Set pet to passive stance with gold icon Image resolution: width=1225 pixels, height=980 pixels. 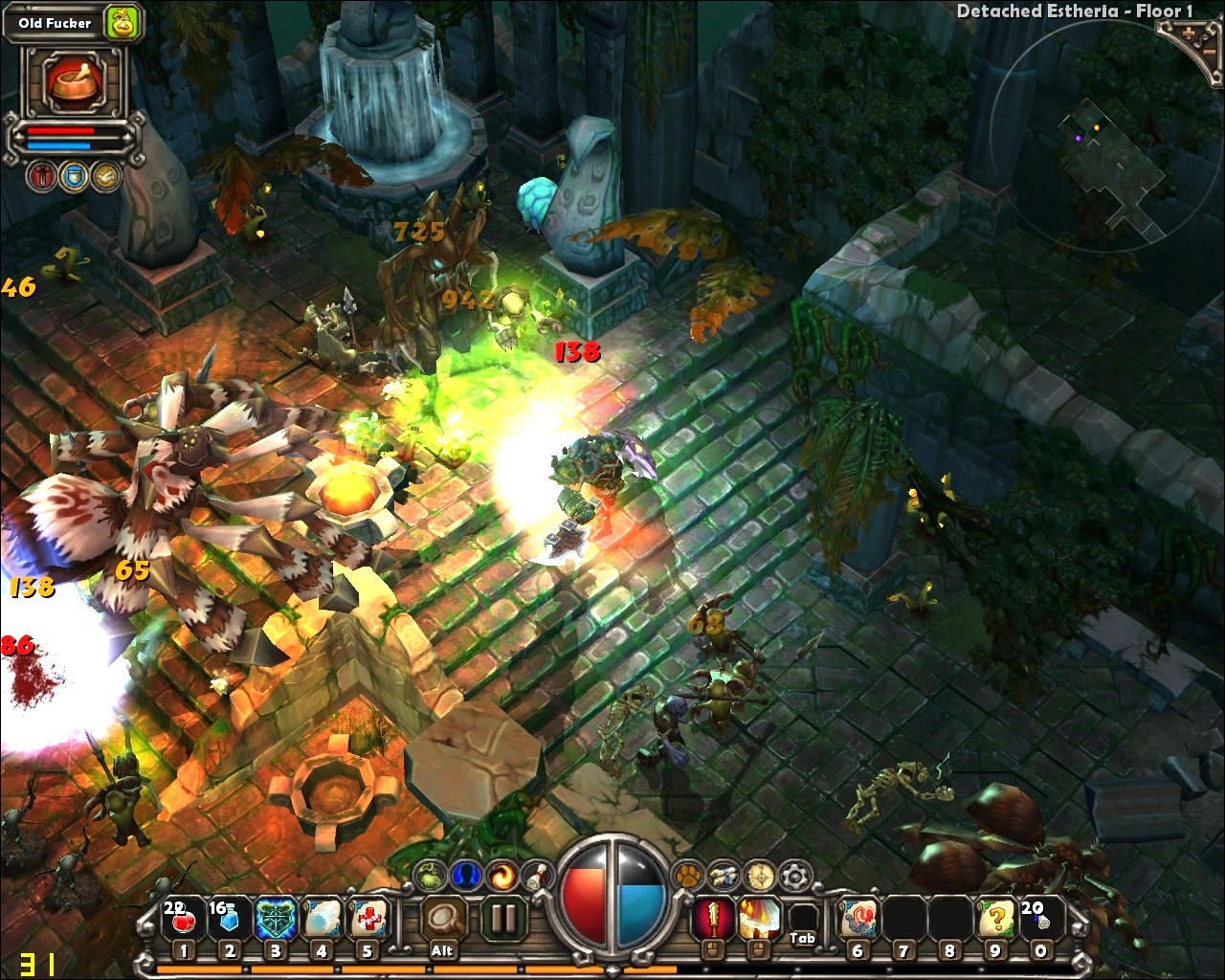coord(105,177)
